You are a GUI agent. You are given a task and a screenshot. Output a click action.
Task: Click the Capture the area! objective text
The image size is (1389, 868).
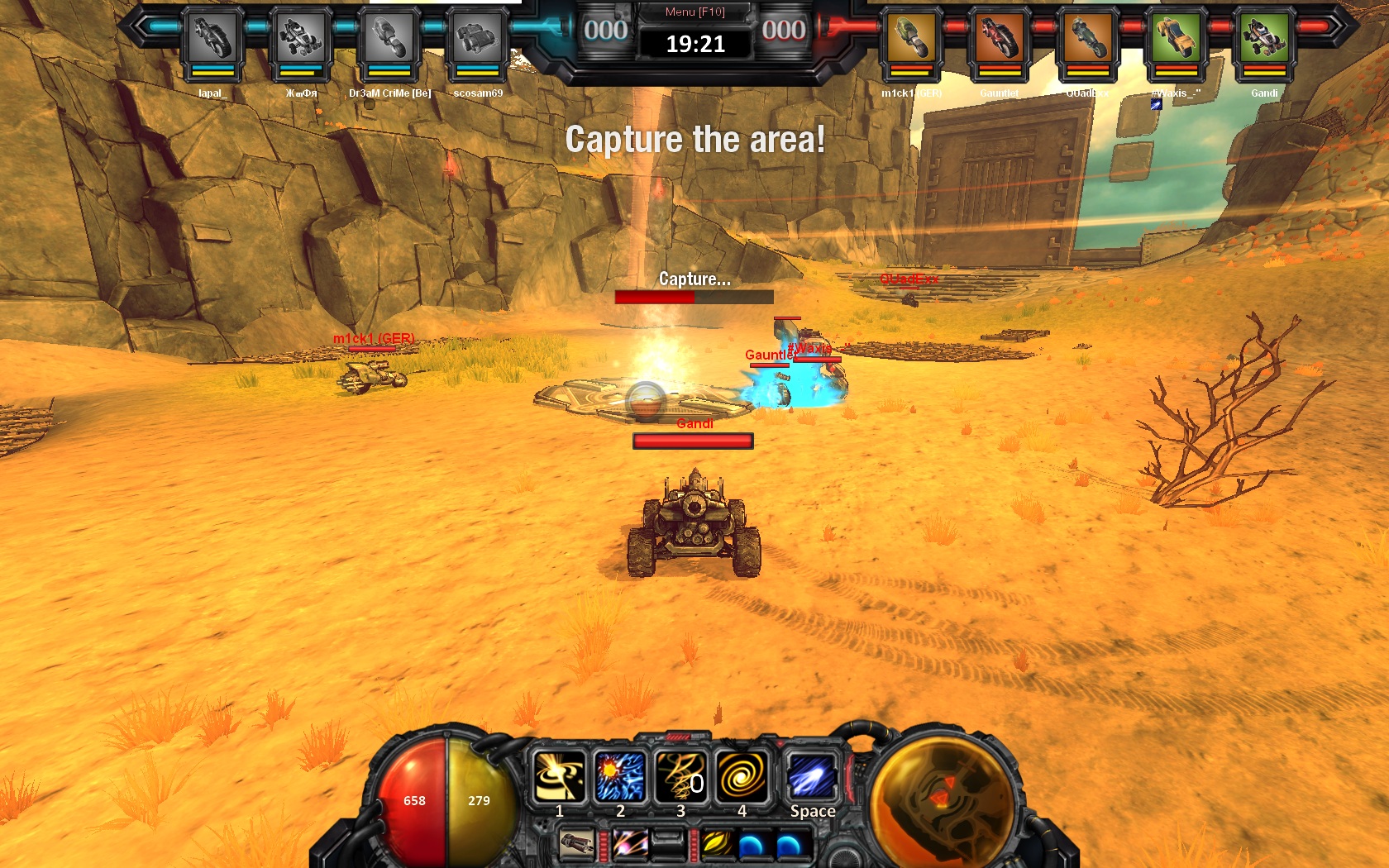tap(694, 139)
